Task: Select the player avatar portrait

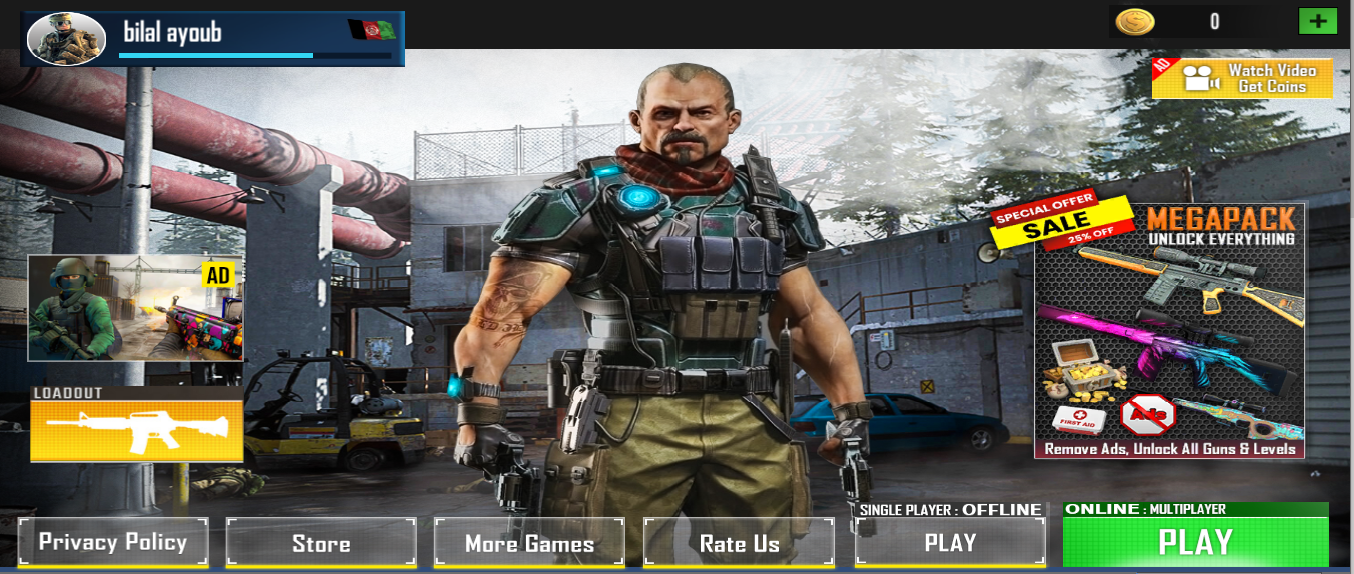Action: pyautogui.click(x=66, y=39)
